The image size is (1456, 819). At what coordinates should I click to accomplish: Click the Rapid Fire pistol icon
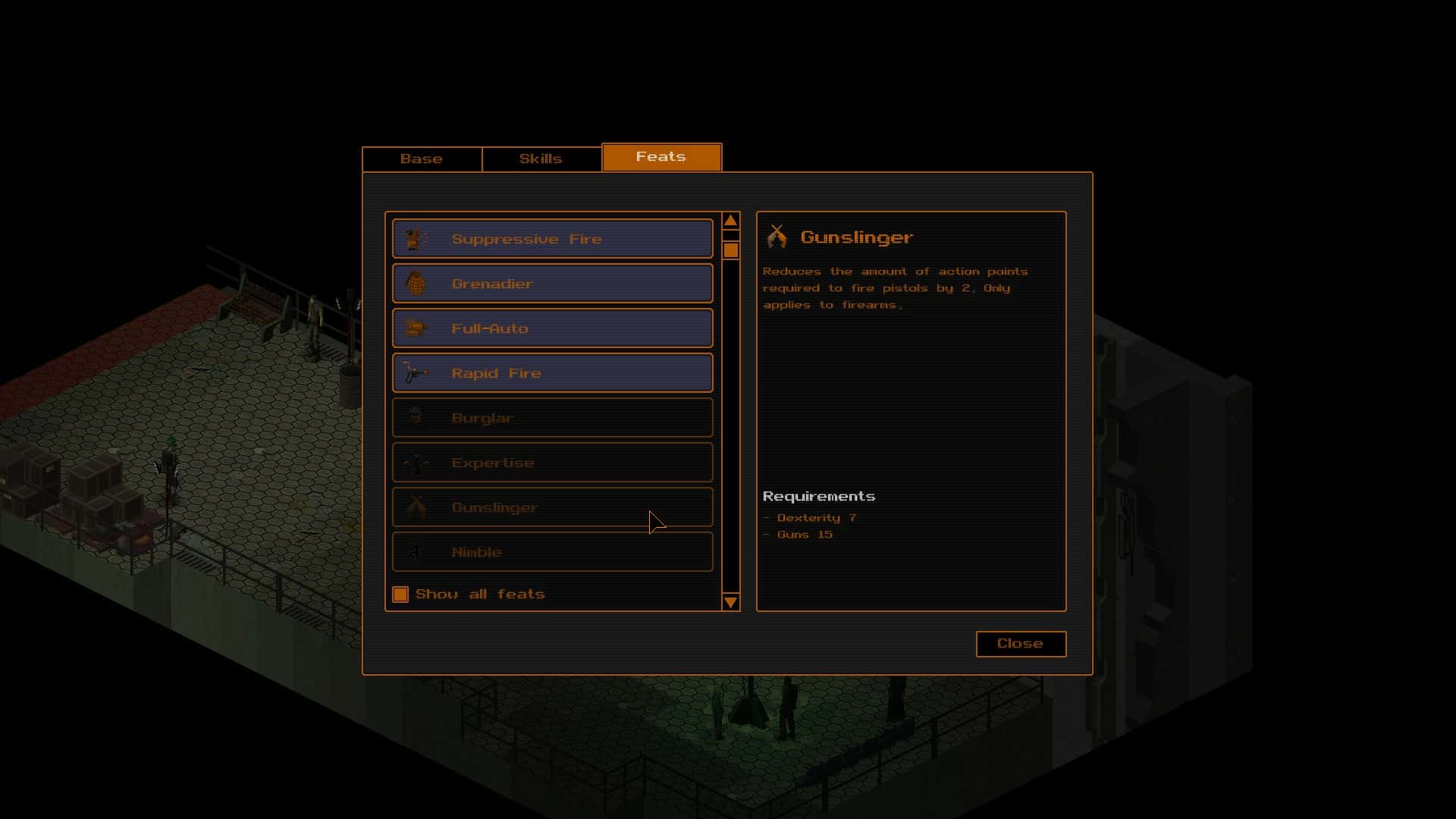pyautogui.click(x=414, y=372)
